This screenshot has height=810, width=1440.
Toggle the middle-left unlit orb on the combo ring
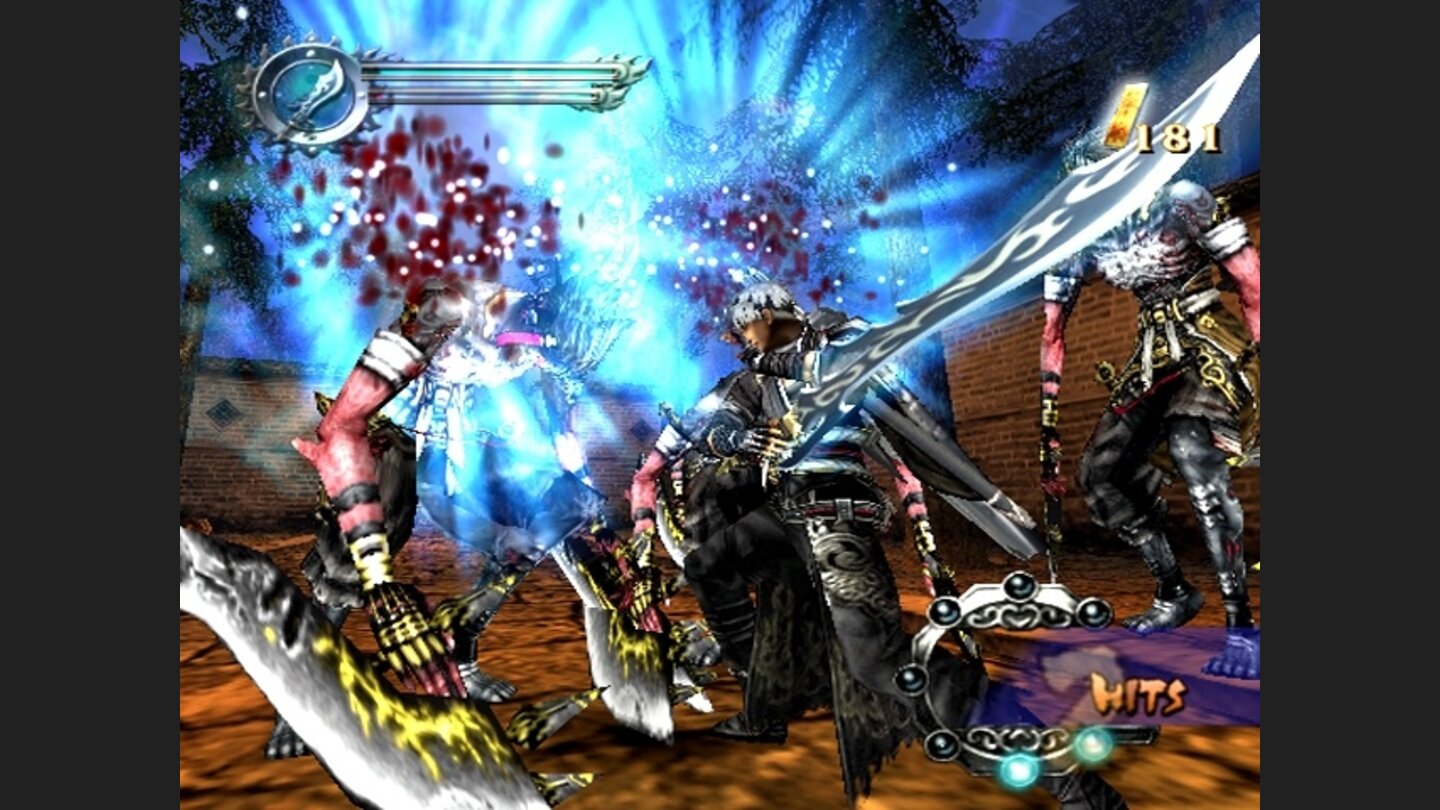(x=912, y=680)
